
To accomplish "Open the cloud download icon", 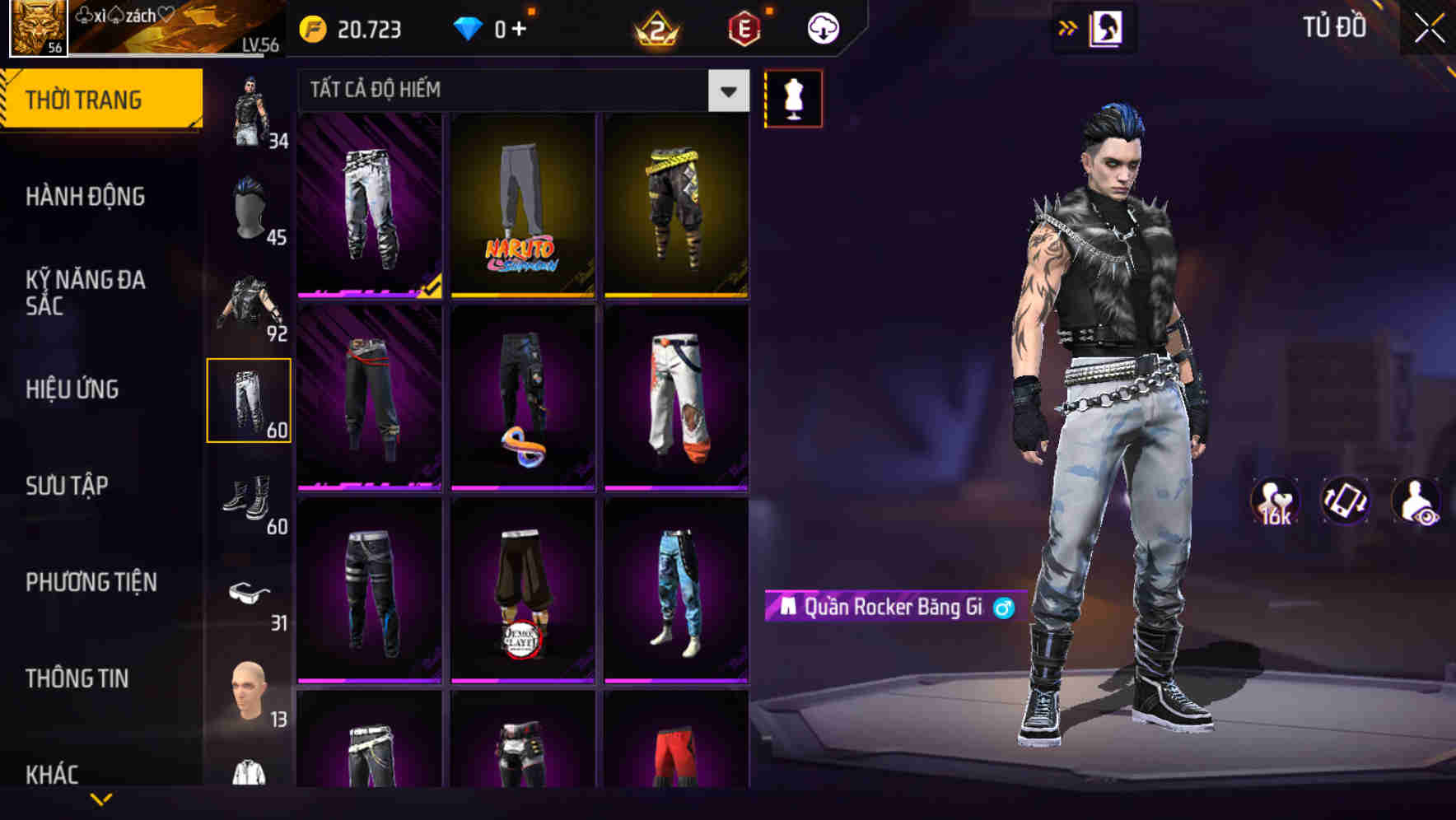I will click(822, 27).
